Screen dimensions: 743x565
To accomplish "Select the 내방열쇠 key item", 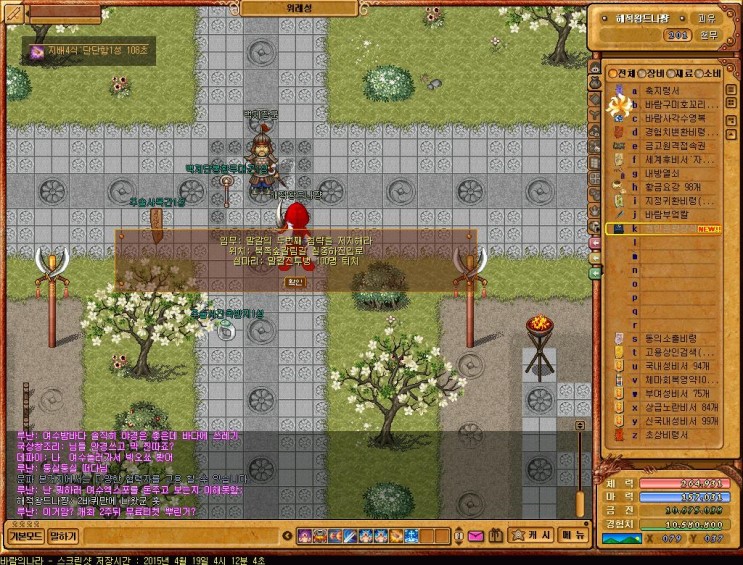I will pyautogui.click(x=660, y=173).
